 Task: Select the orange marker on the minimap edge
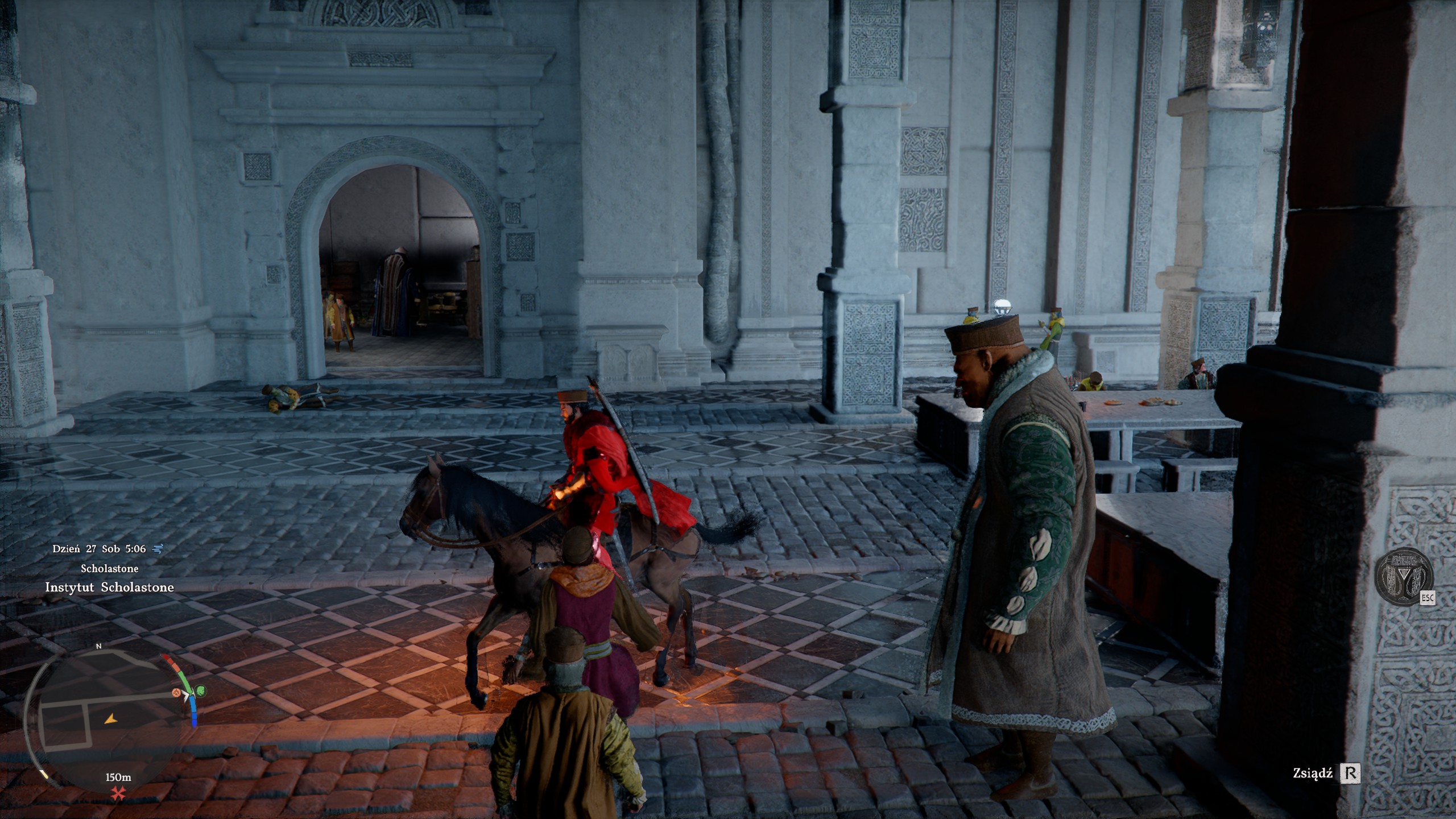point(177,693)
